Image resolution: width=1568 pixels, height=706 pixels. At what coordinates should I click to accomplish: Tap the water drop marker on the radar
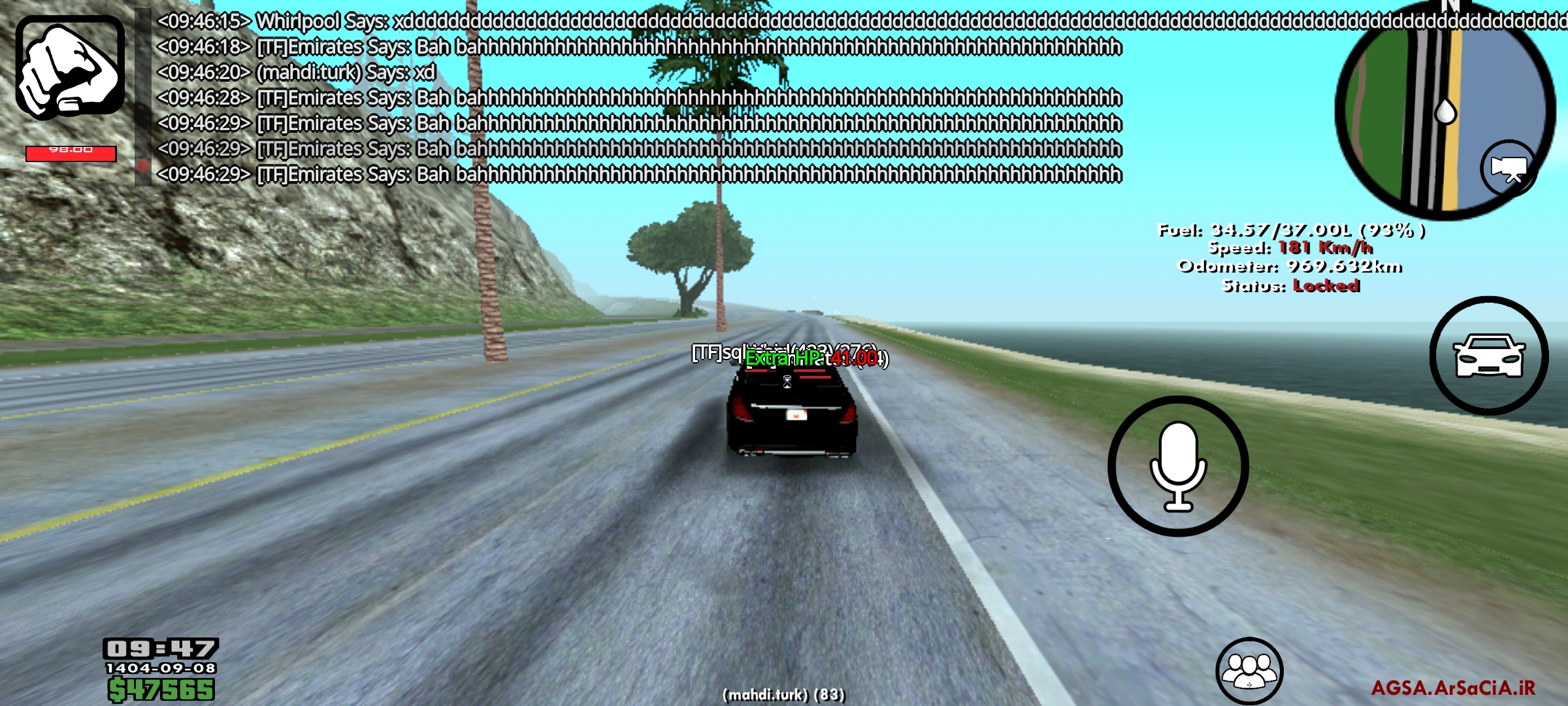pyautogui.click(x=1446, y=111)
